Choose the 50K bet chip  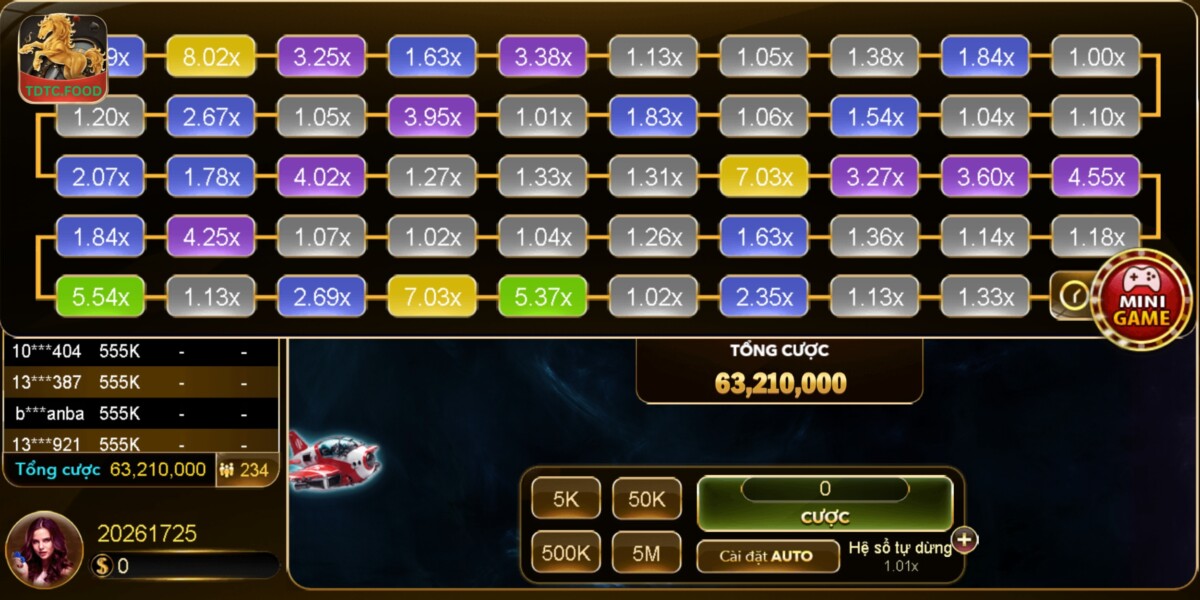tap(647, 498)
